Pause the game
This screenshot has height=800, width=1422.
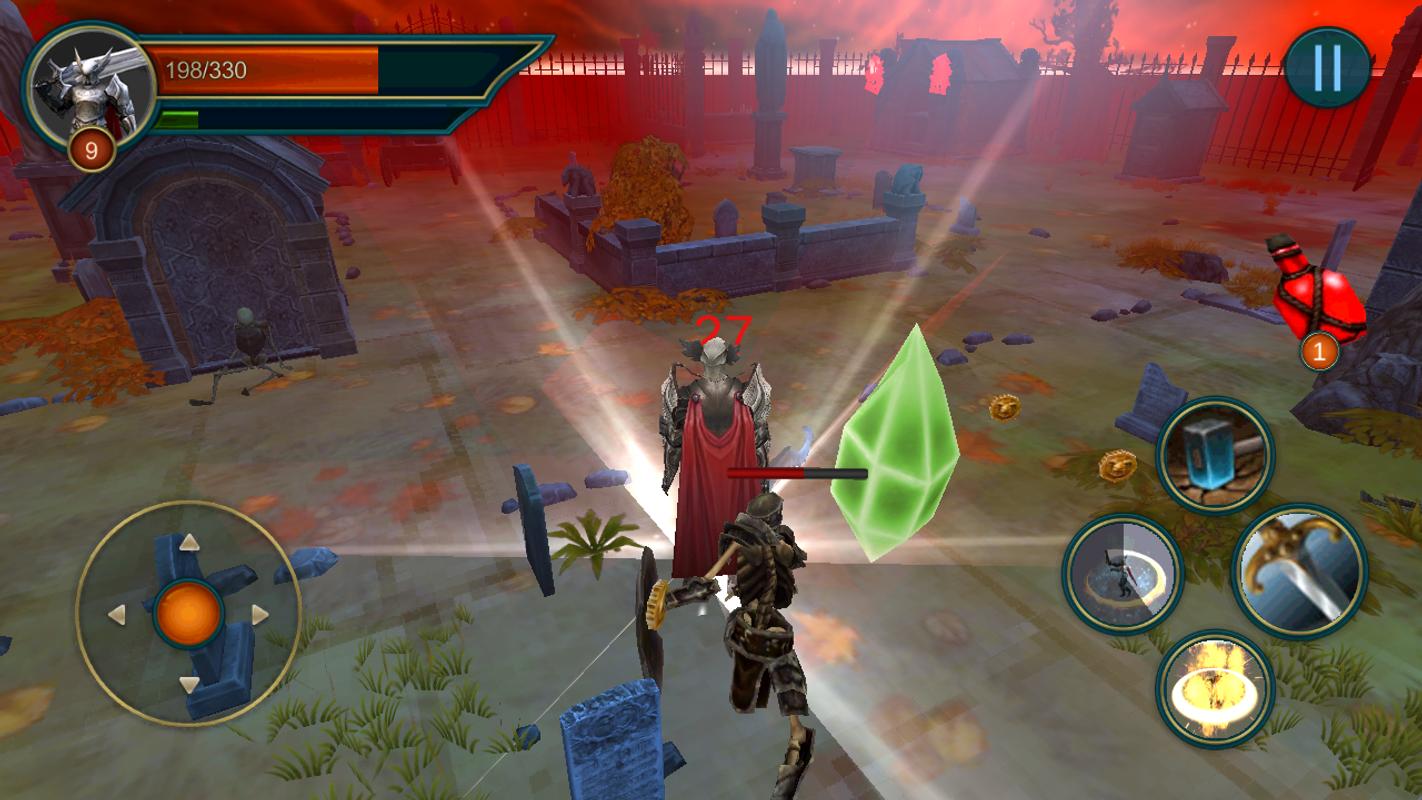click(x=1327, y=68)
